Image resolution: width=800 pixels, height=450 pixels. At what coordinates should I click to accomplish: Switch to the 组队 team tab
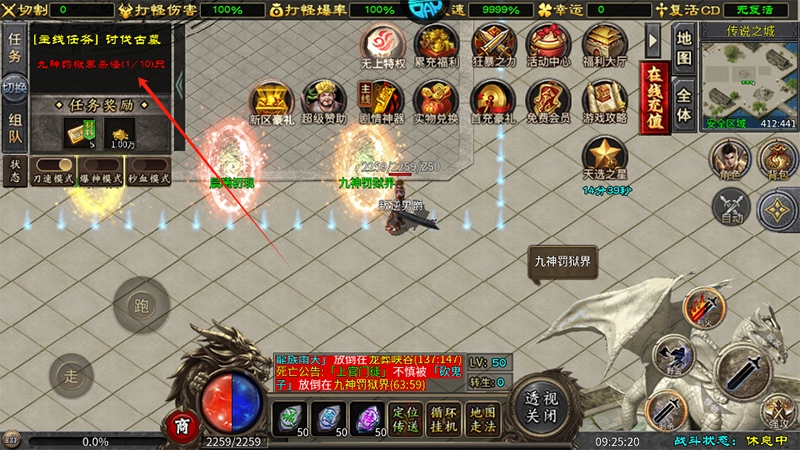pos(15,128)
